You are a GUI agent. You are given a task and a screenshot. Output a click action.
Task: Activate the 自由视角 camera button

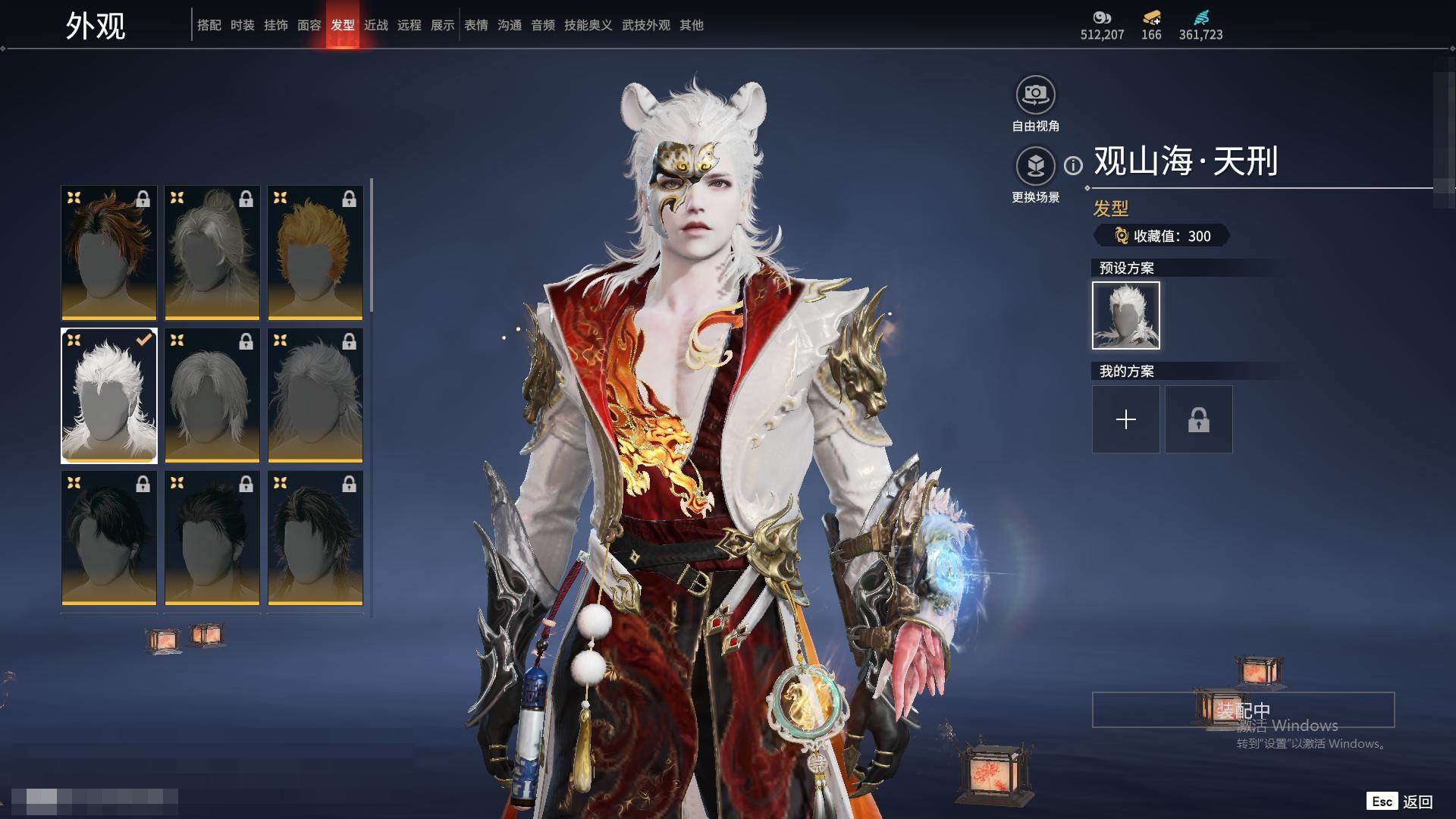(x=1035, y=96)
